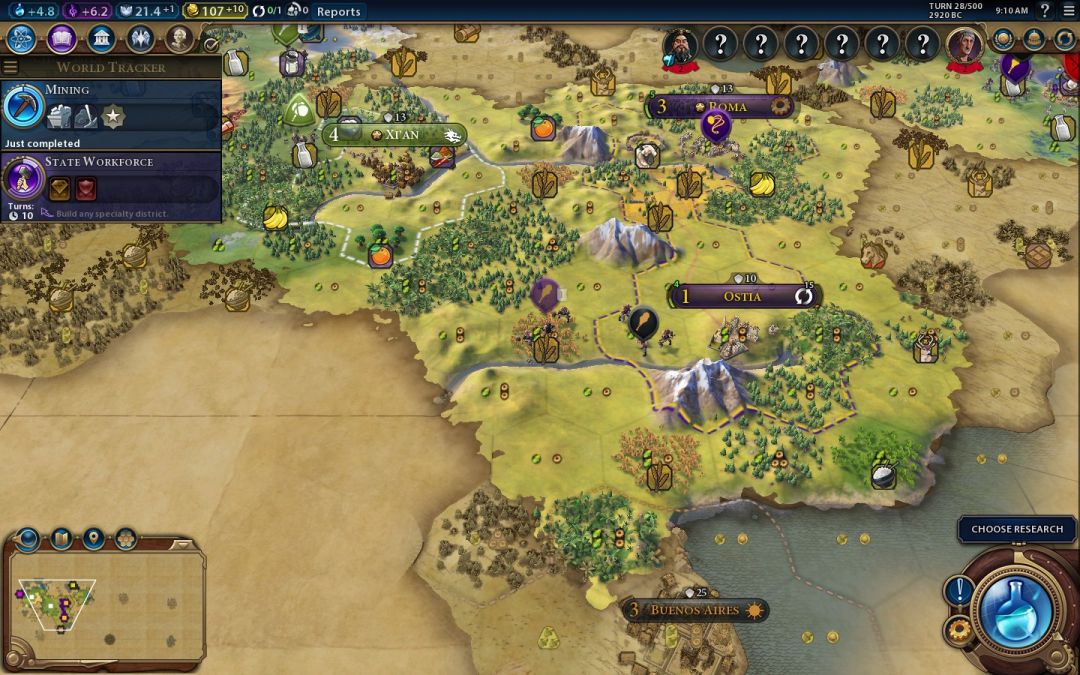1080x675 pixels.
Task: Open the religion winged icon
Action: pyautogui.click(x=140, y=39)
